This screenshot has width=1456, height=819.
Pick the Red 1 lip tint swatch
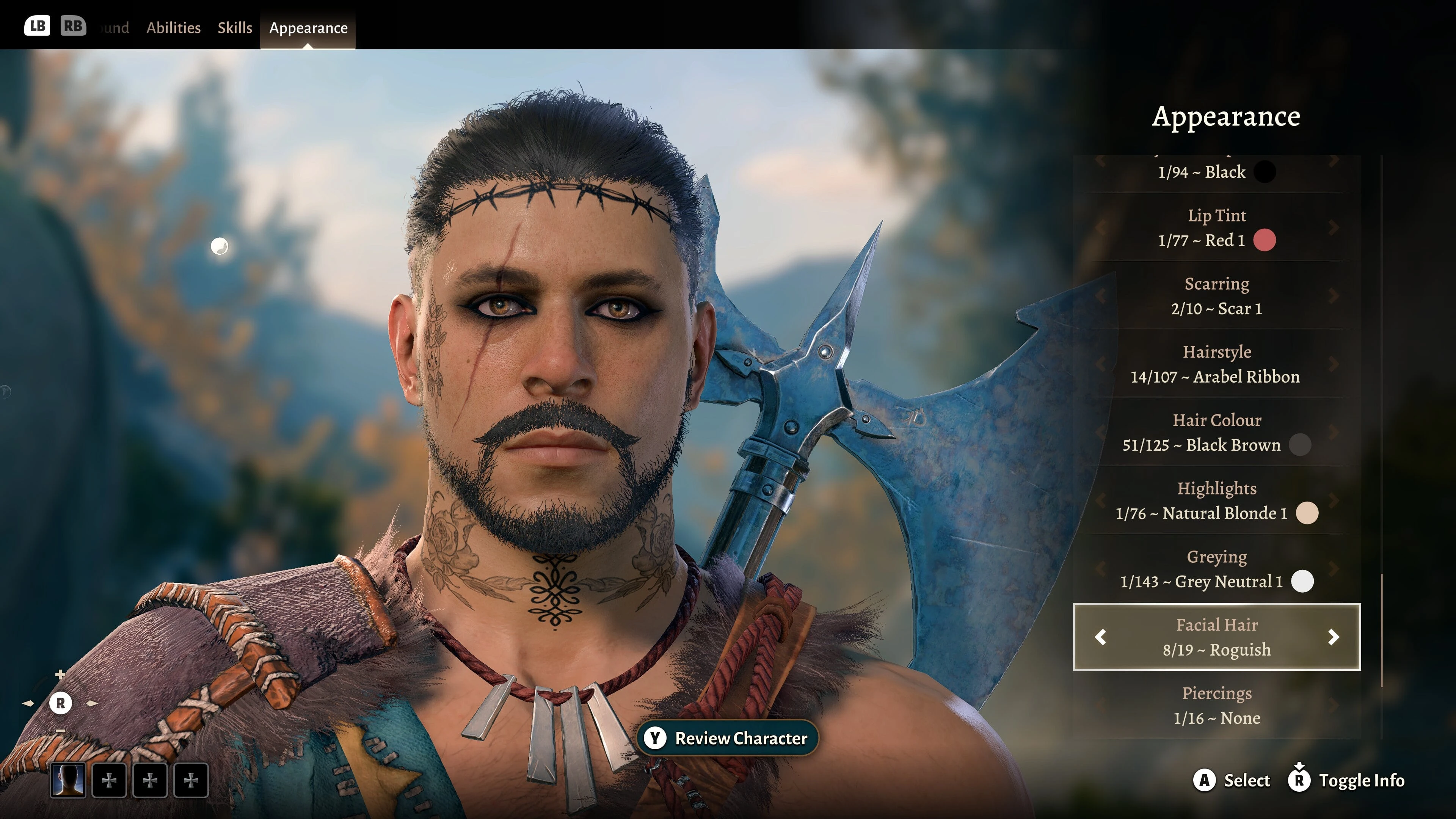[1265, 240]
